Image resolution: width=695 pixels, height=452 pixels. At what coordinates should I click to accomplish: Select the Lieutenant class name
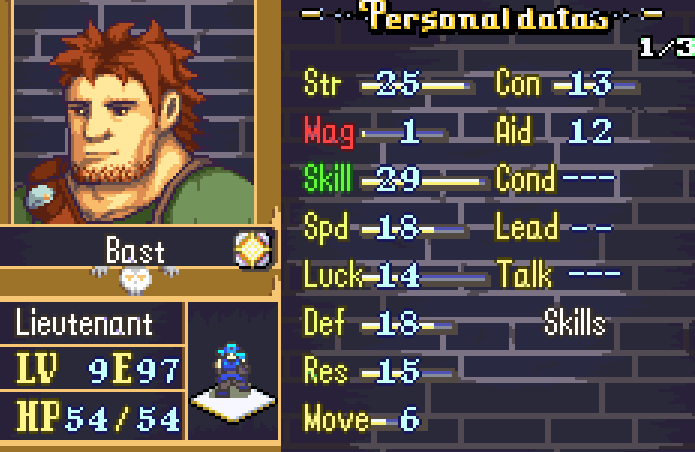point(85,324)
